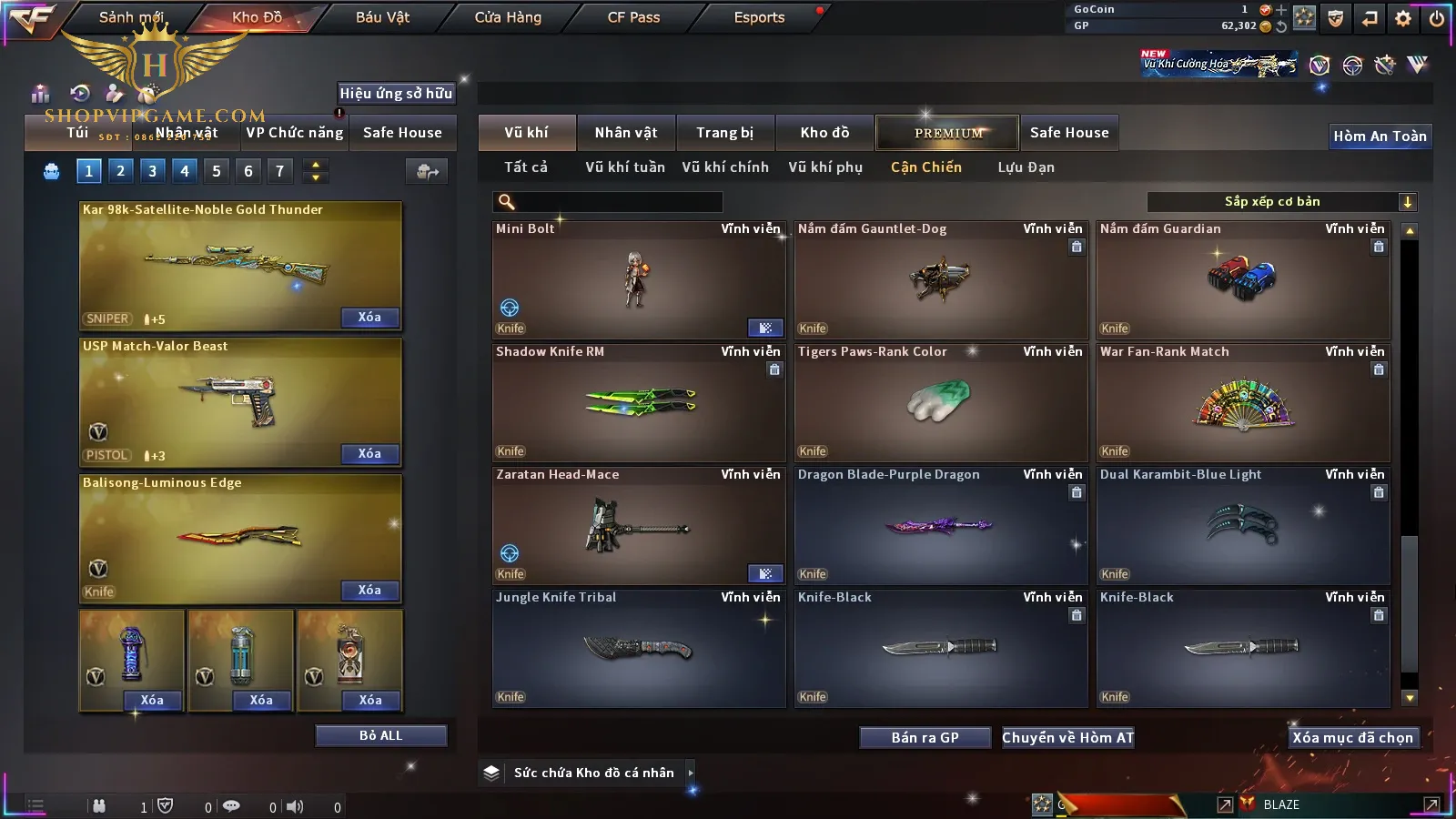Show the Lựu Đạn category

point(1026,167)
